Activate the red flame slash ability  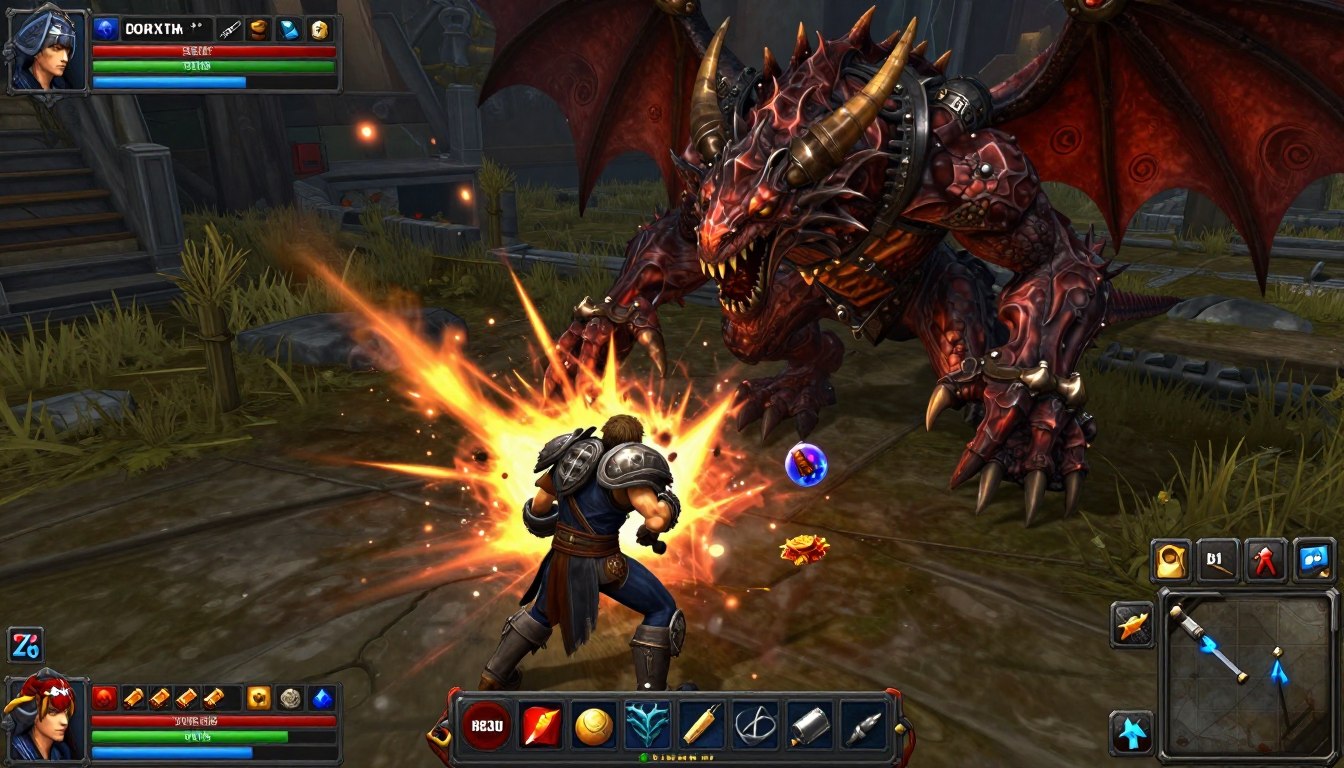(x=541, y=725)
